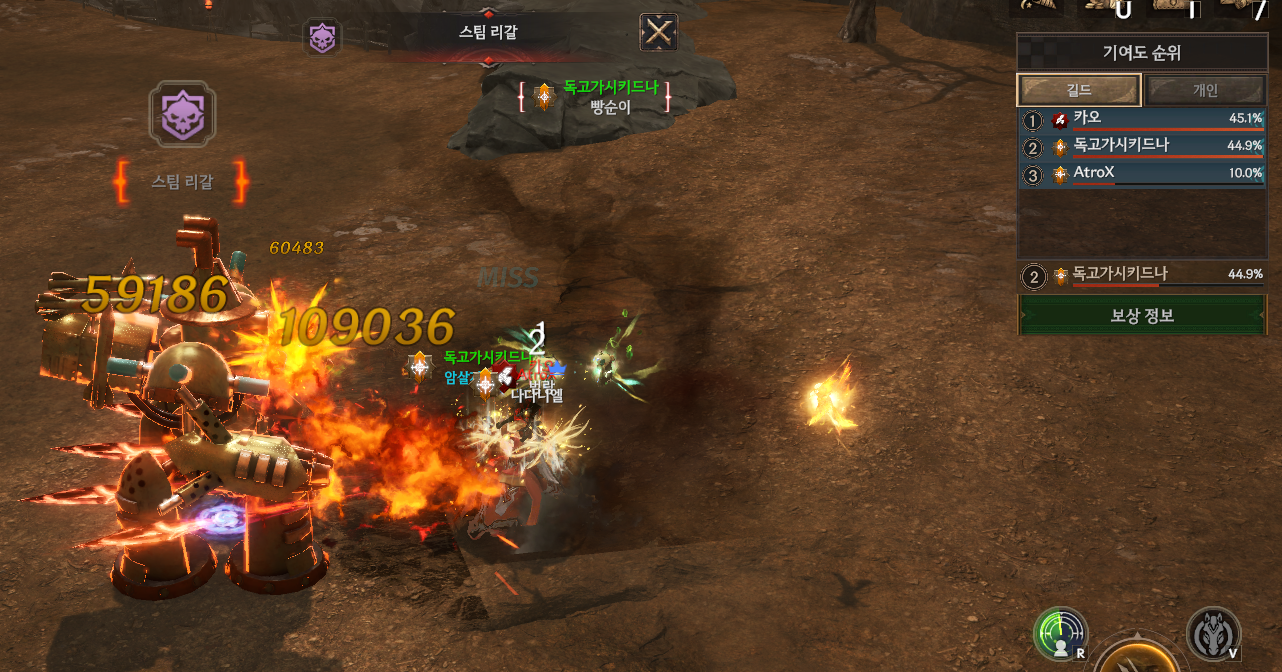Switch to the 길드 ranking tab

1079,90
